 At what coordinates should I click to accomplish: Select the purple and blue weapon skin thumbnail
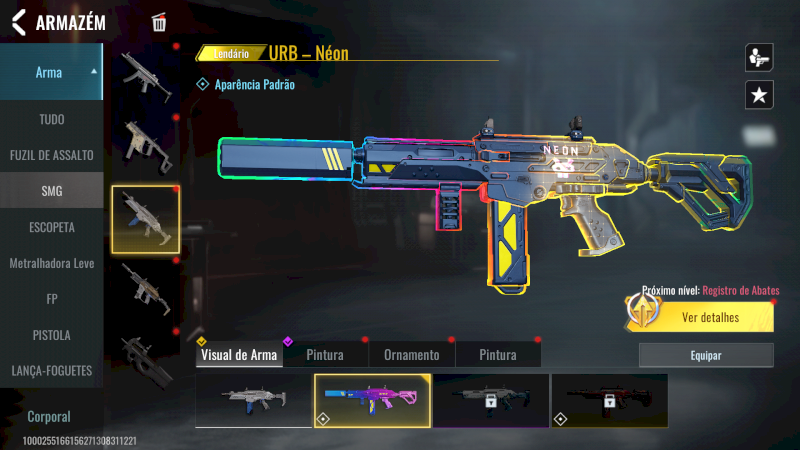373,401
